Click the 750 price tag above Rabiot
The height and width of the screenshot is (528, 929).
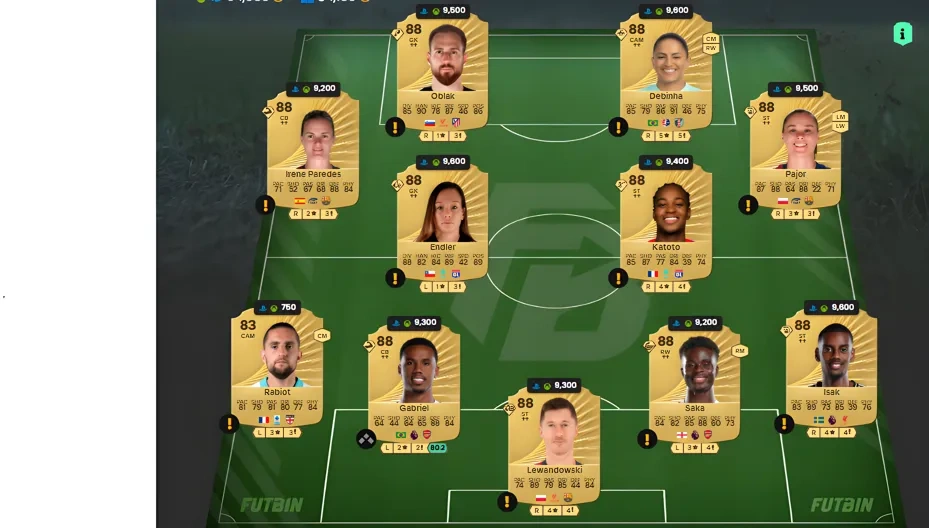point(277,308)
